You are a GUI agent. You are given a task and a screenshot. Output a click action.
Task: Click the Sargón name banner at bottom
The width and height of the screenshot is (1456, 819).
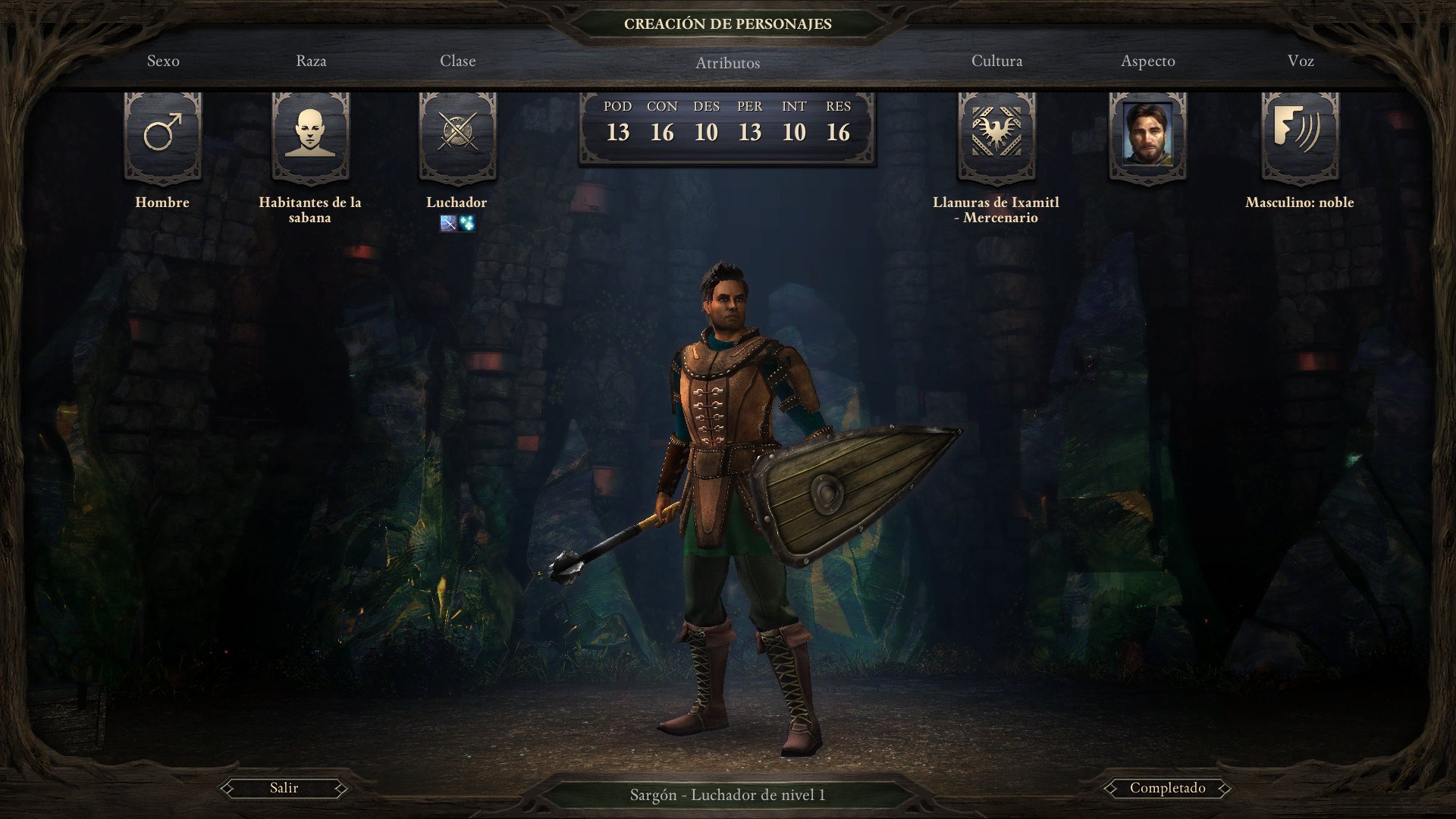pos(727,795)
